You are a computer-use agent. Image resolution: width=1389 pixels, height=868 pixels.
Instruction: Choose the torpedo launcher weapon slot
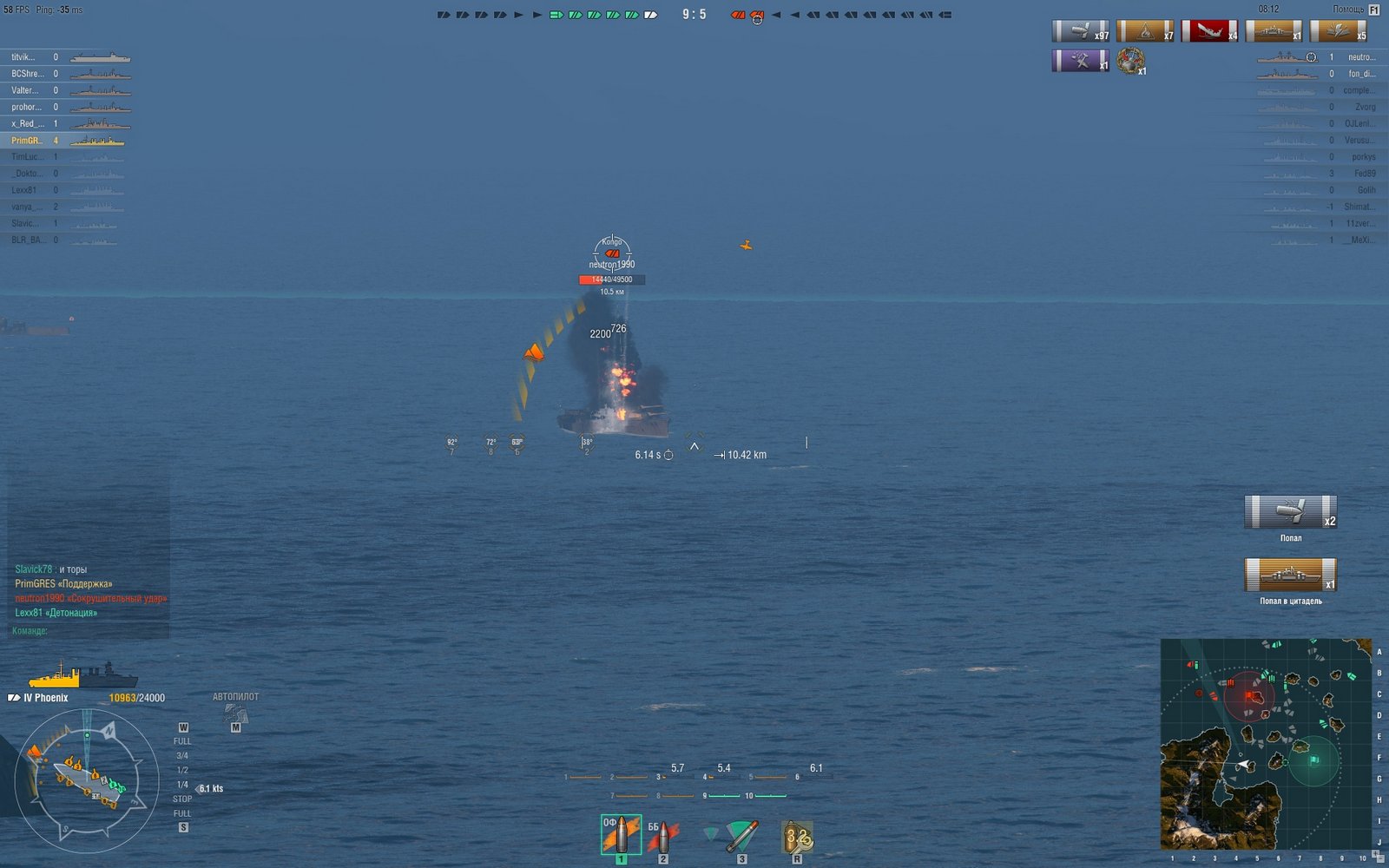[x=741, y=837]
